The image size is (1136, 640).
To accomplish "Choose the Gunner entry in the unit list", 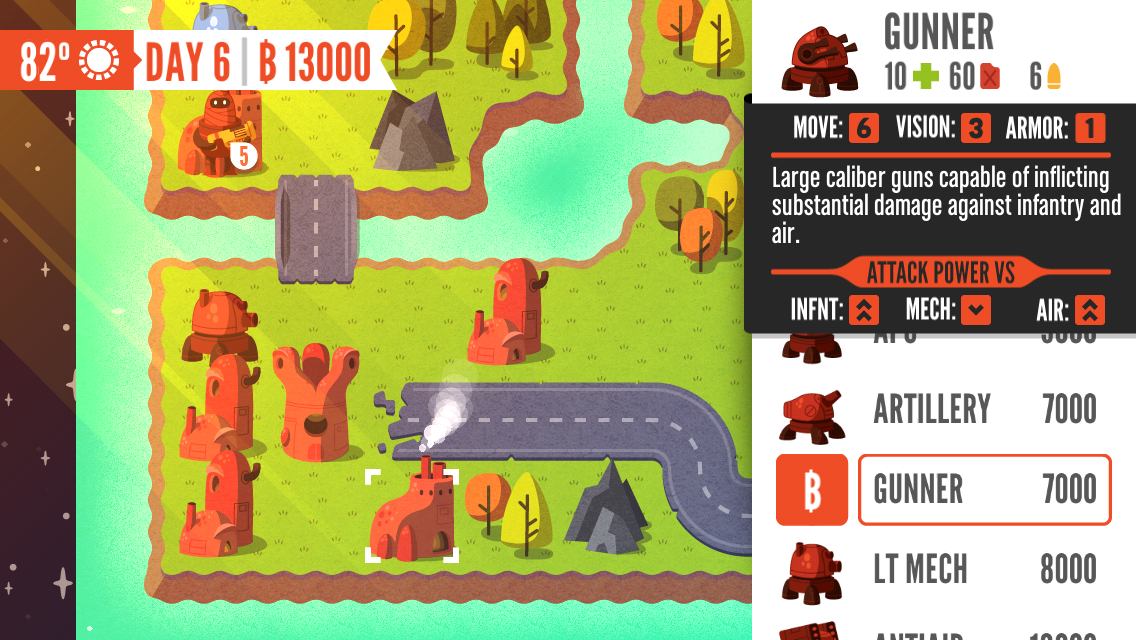I will click(984, 490).
